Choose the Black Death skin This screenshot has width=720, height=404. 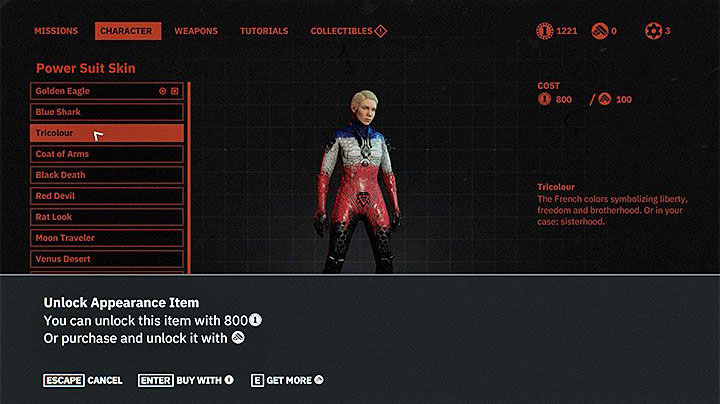(106, 175)
